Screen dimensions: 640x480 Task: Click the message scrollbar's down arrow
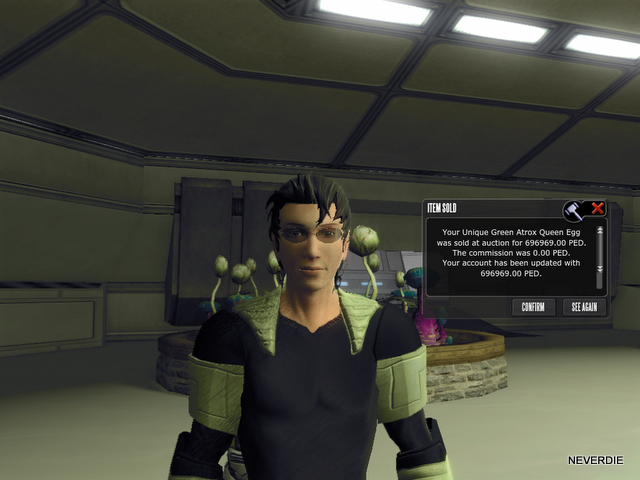(x=600, y=268)
